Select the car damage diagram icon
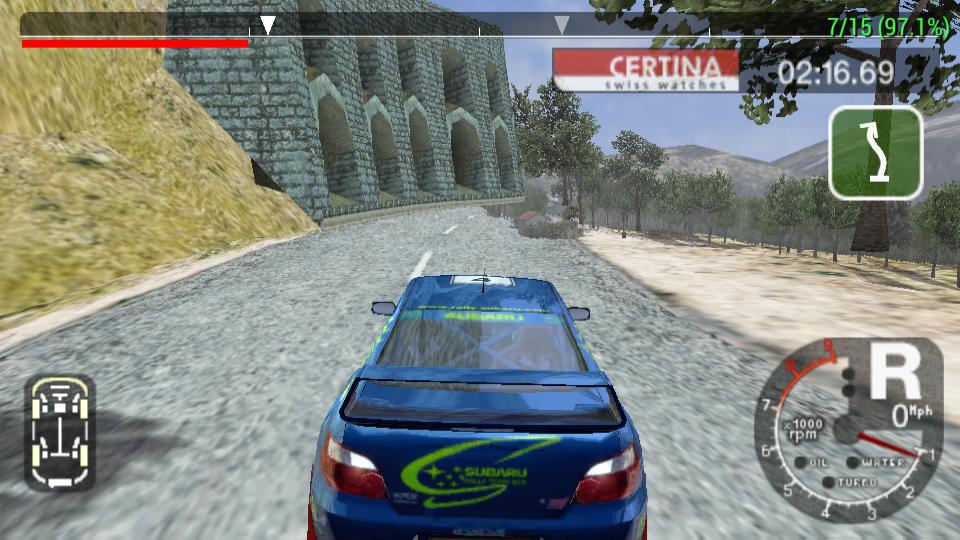The image size is (960, 540). [x=59, y=433]
